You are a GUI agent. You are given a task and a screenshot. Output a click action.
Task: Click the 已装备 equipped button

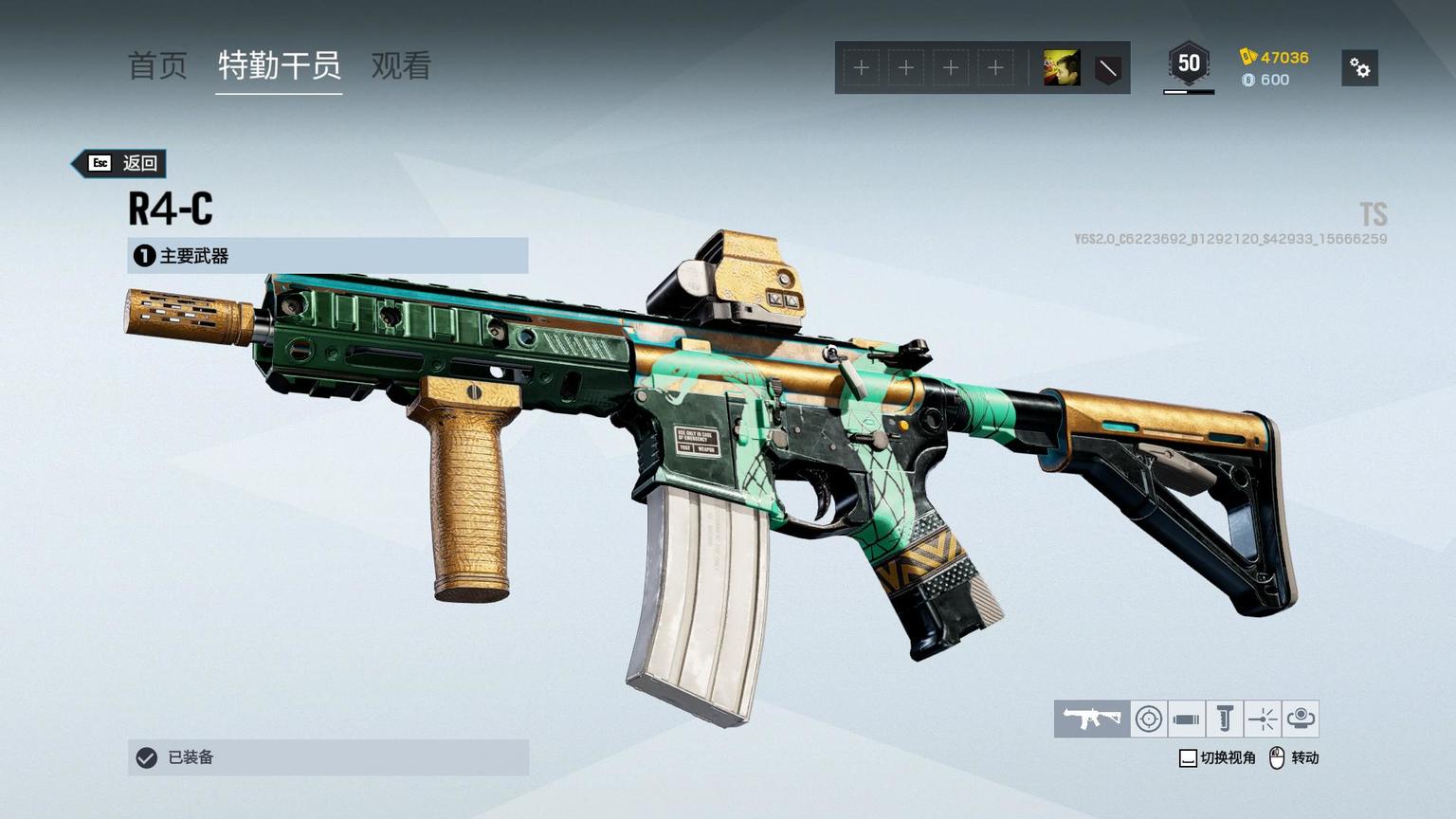click(327, 757)
